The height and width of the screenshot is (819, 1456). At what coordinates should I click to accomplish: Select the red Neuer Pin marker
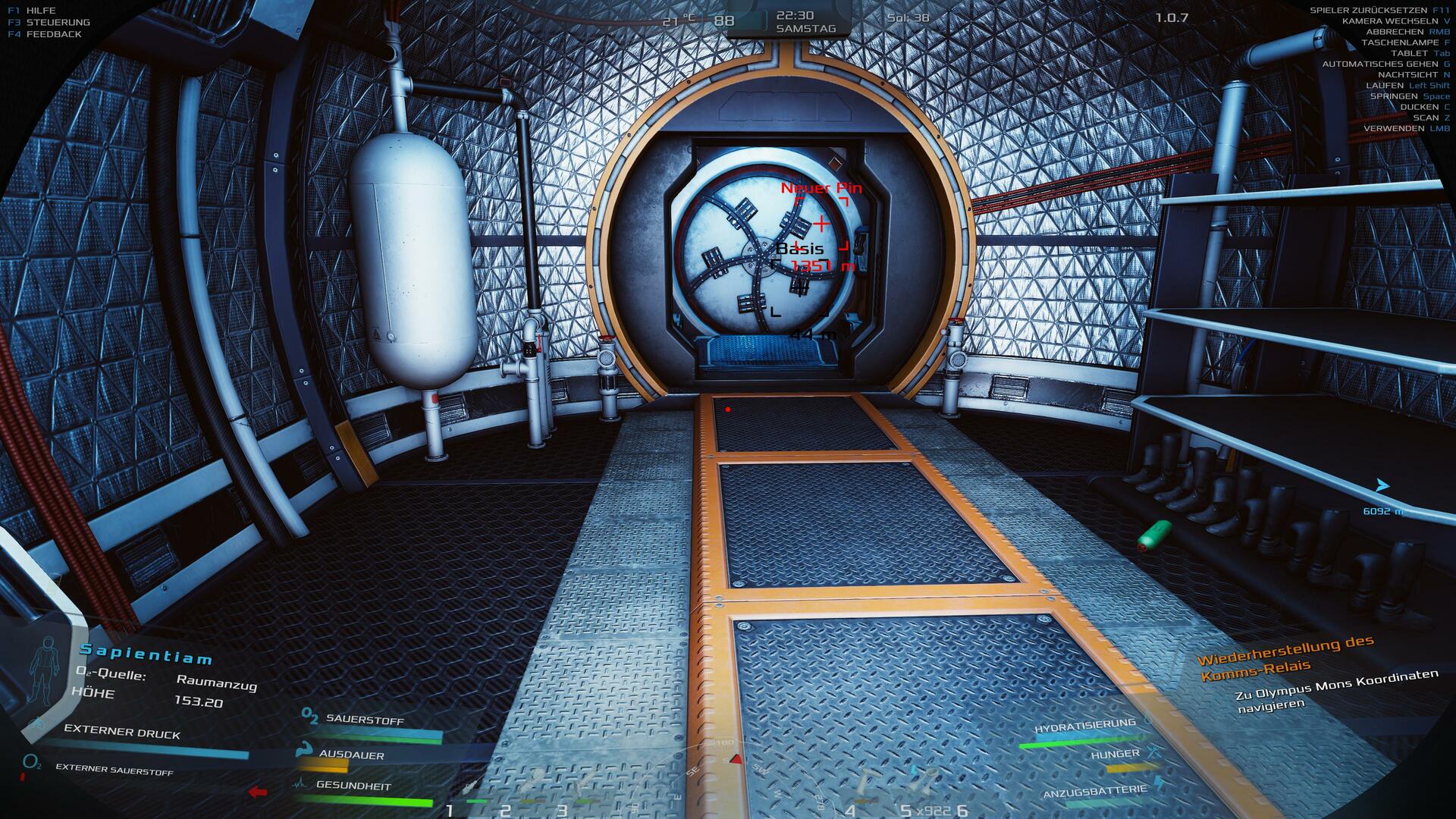pyautogui.click(x=821, y=224)
